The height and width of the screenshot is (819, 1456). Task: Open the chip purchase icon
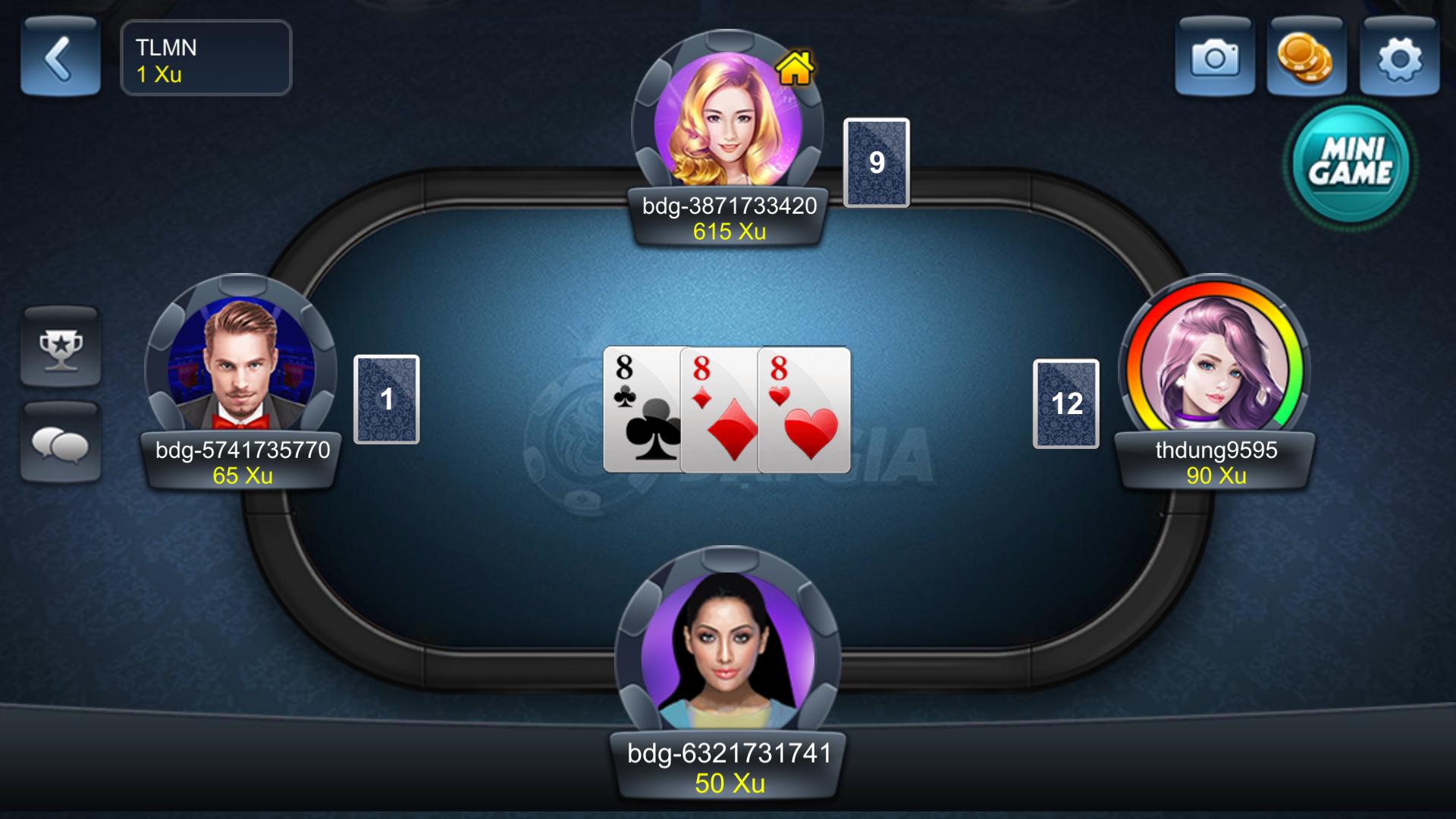tap(1307, 58)
